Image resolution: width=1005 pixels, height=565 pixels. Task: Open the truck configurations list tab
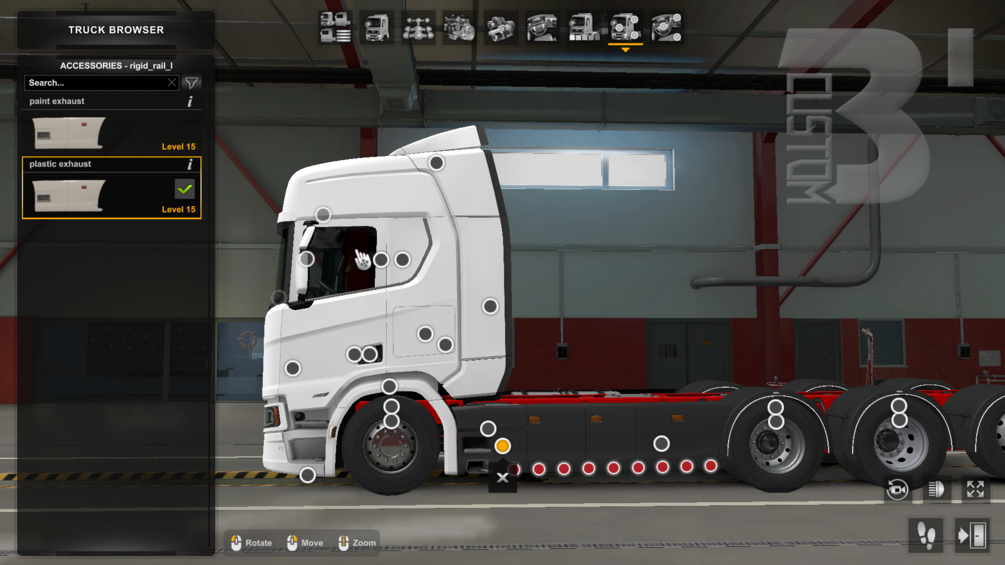tap(335, 28)
